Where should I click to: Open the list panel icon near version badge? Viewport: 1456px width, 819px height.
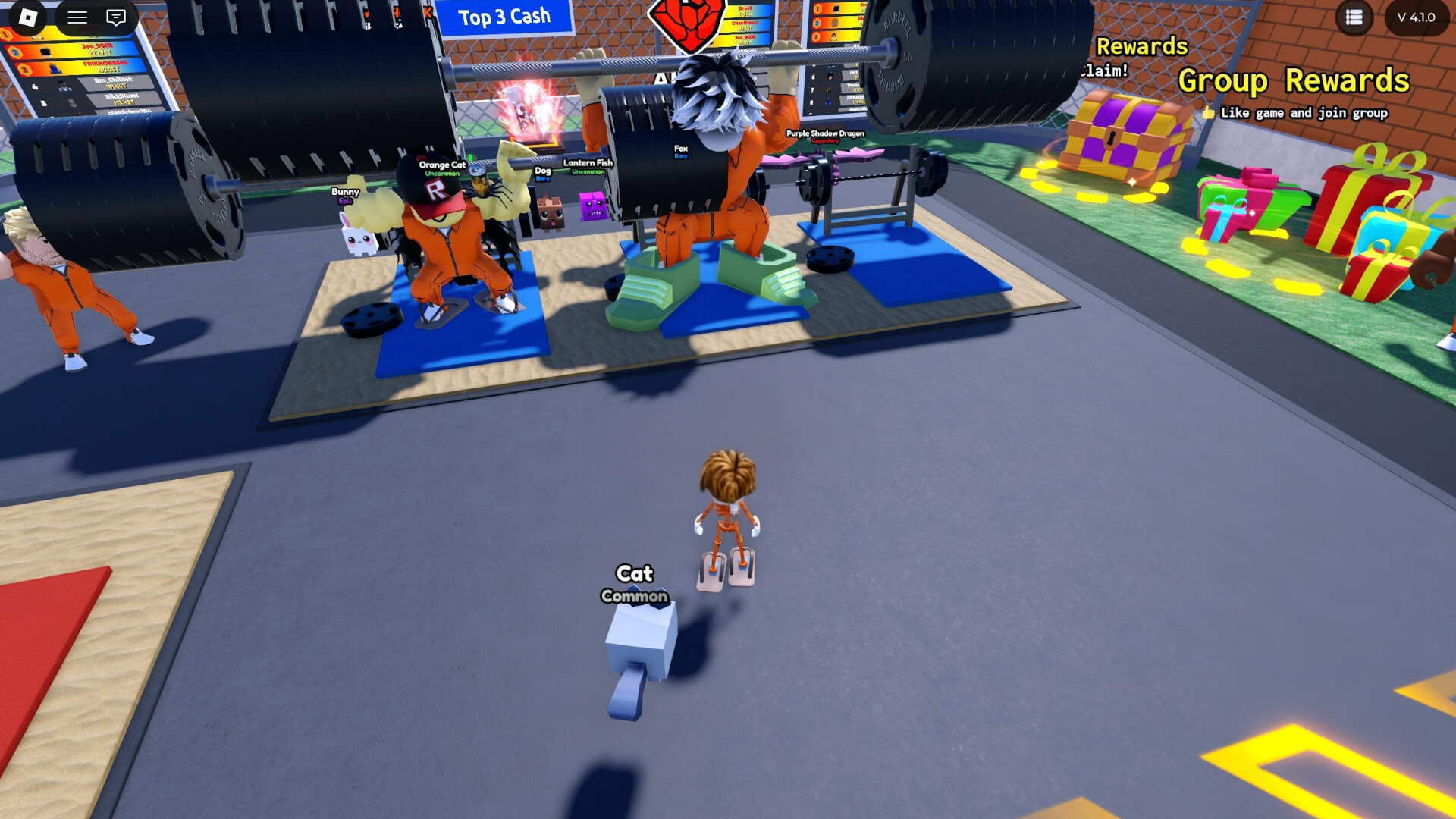1354,17
